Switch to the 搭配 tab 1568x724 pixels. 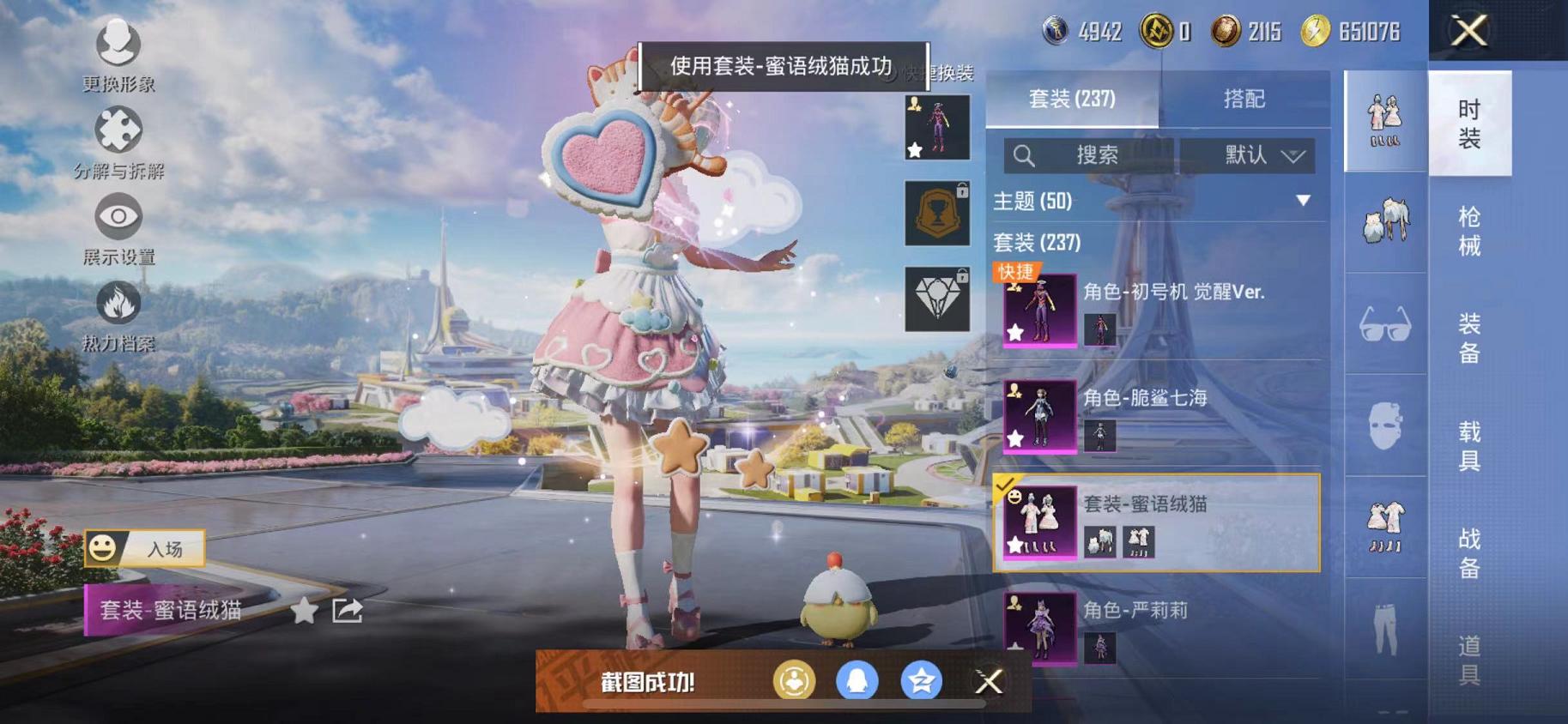1244,100
